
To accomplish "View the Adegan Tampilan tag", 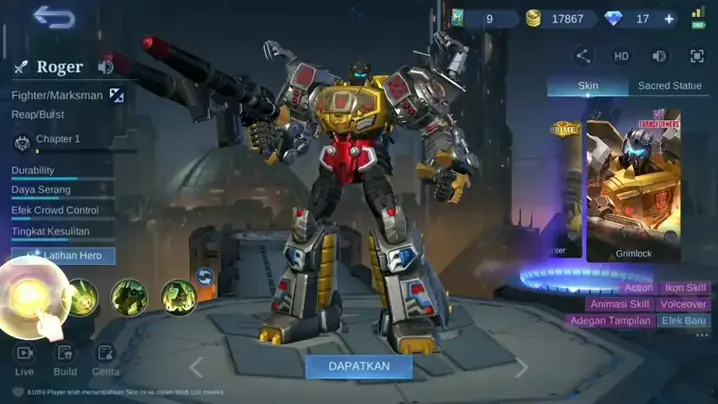I will [610, 321].
